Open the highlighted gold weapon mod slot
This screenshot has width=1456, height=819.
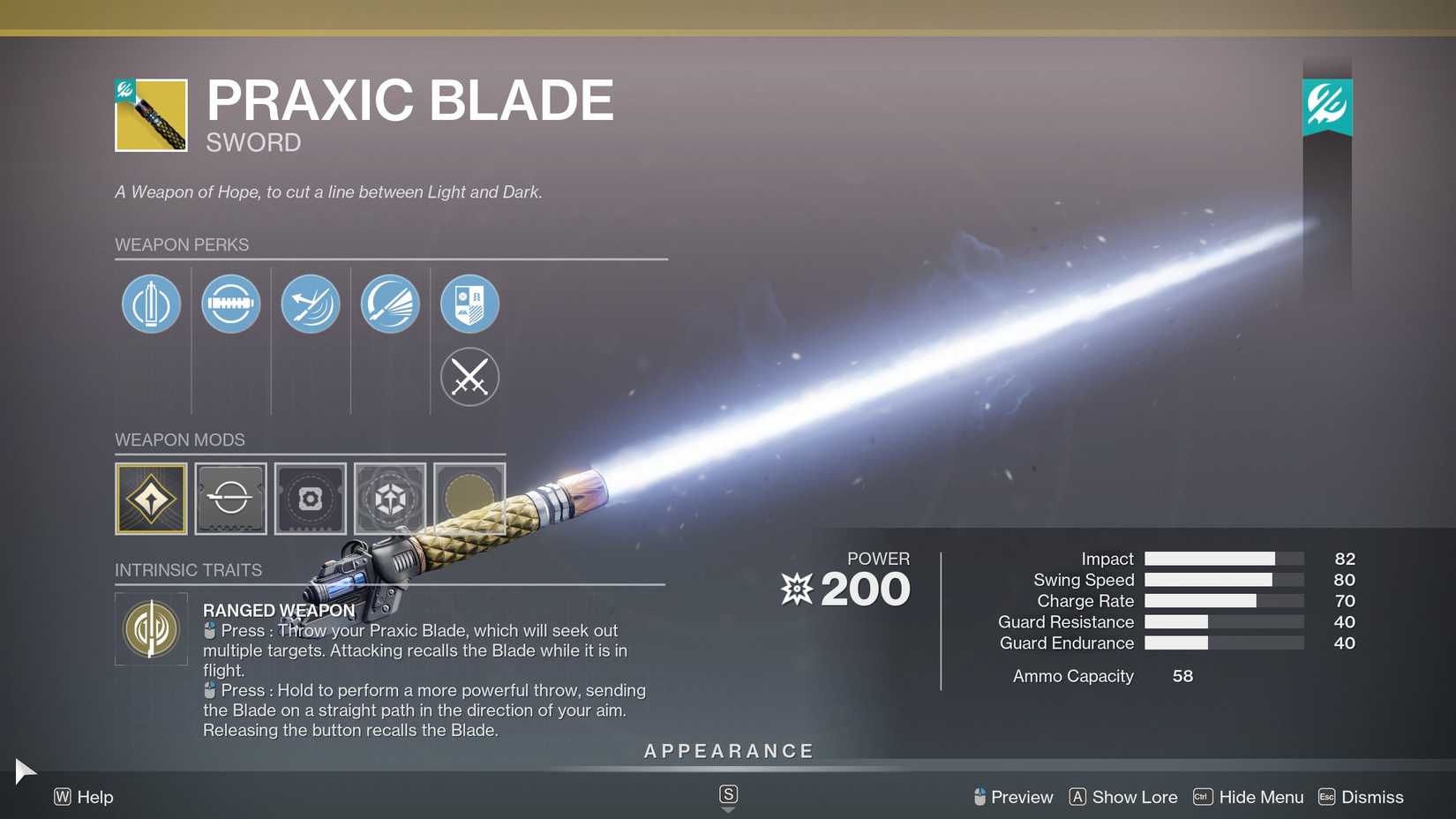[x=151, y=499]
